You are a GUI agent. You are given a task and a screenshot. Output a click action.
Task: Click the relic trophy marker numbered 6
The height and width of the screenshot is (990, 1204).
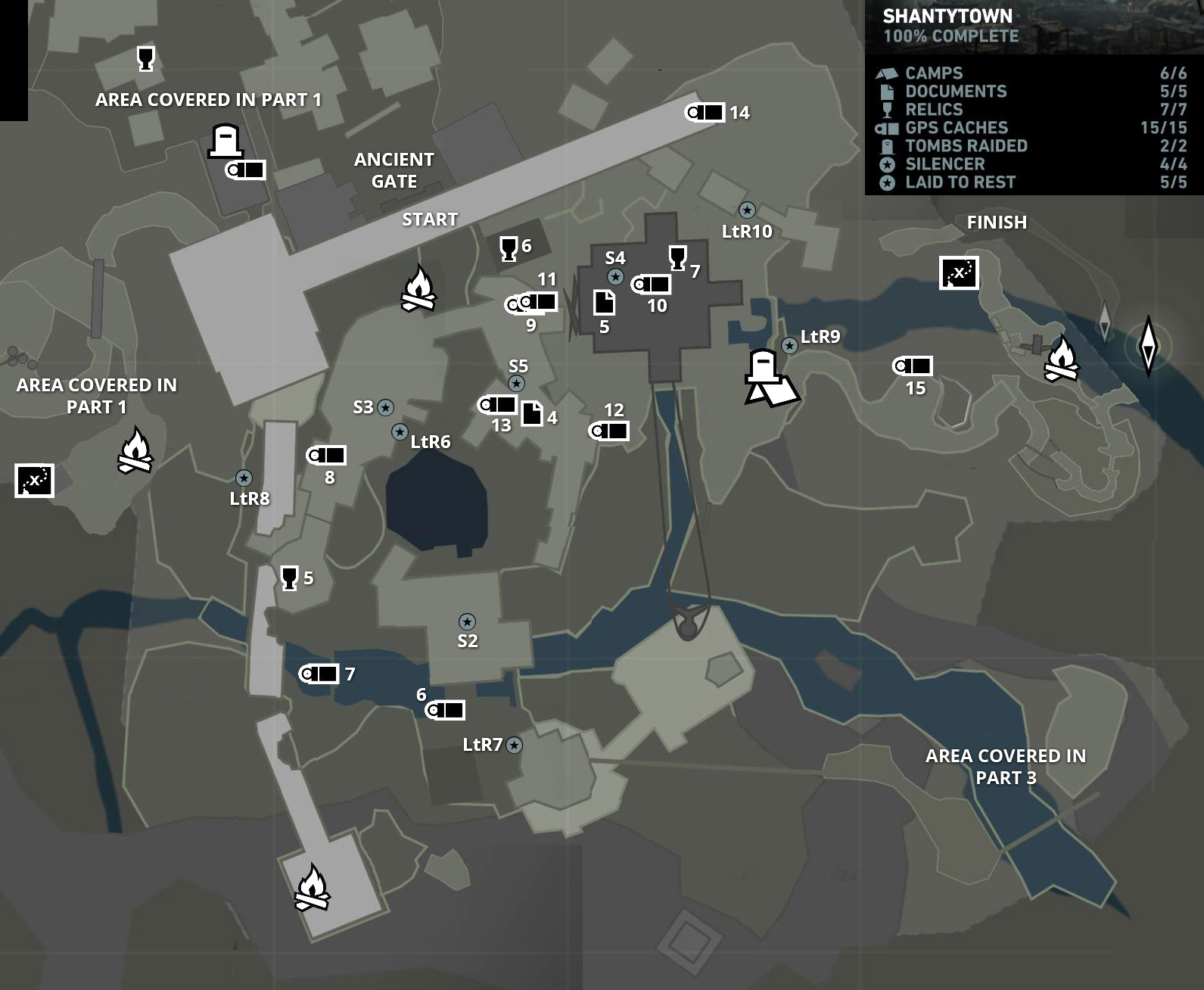coord(509,248)
